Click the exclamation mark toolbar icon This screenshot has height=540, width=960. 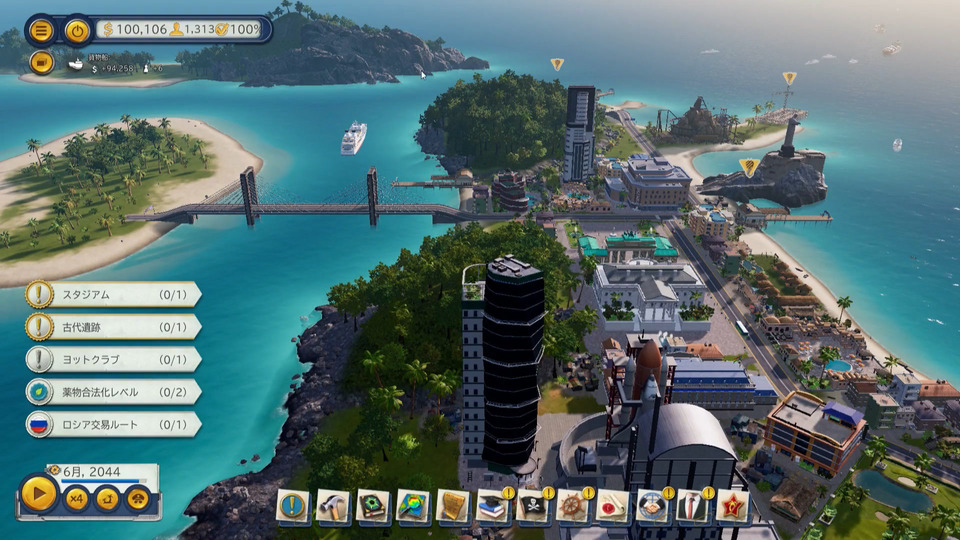click(293, 507)
